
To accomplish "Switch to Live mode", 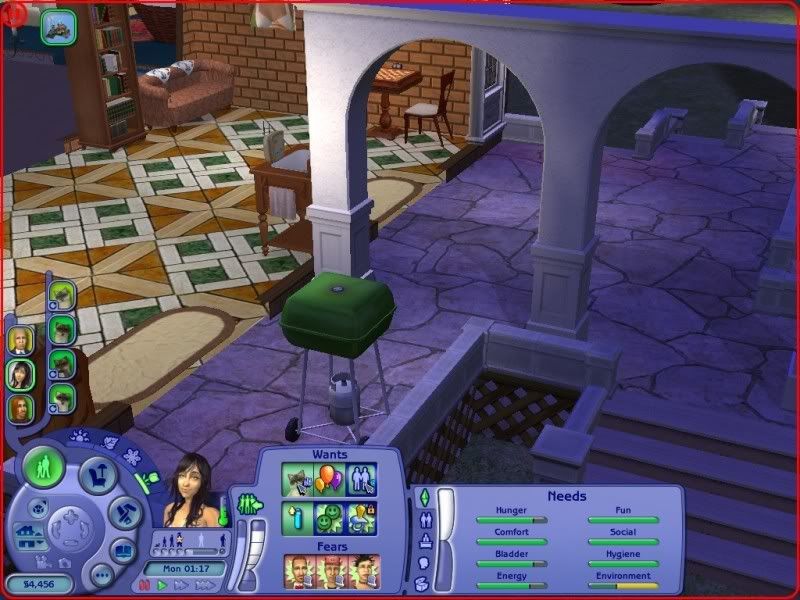I will [44, 467].
